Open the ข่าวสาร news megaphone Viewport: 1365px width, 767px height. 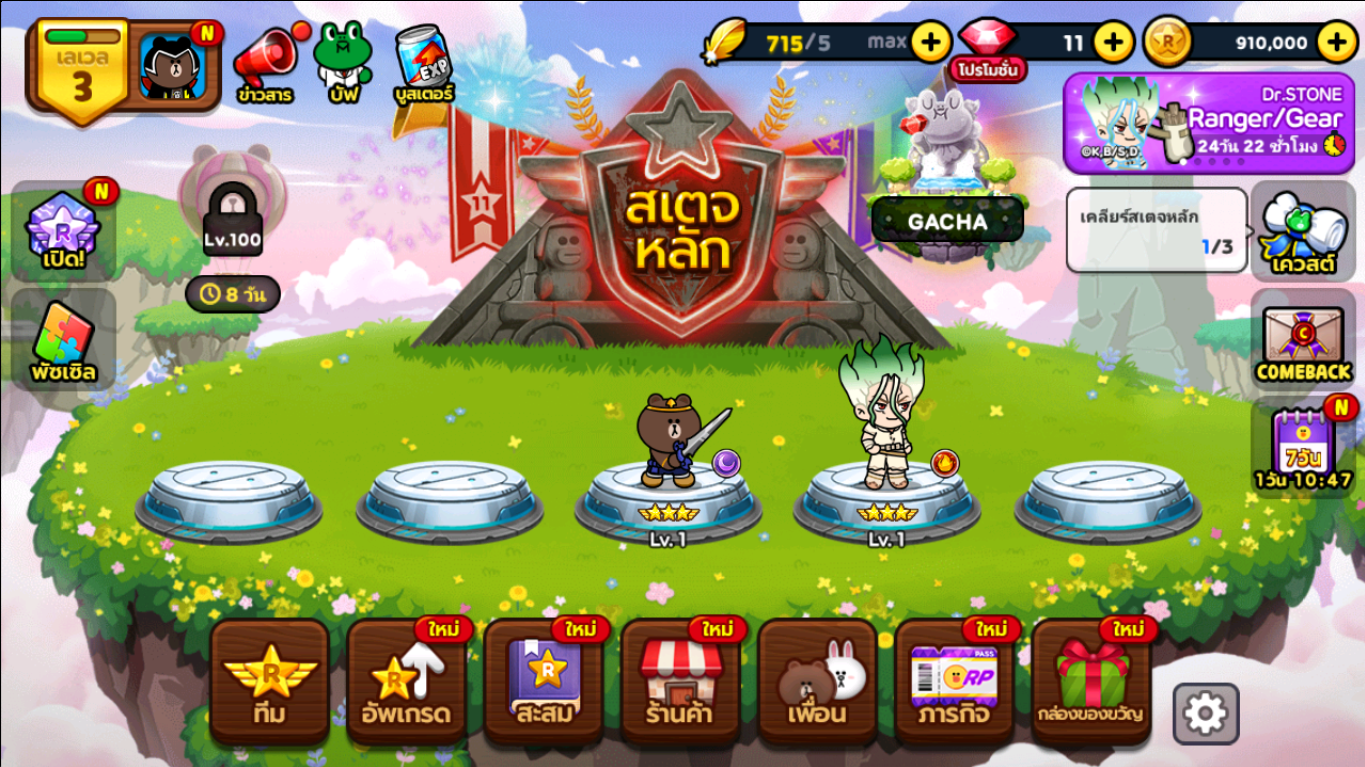point(265,63)
